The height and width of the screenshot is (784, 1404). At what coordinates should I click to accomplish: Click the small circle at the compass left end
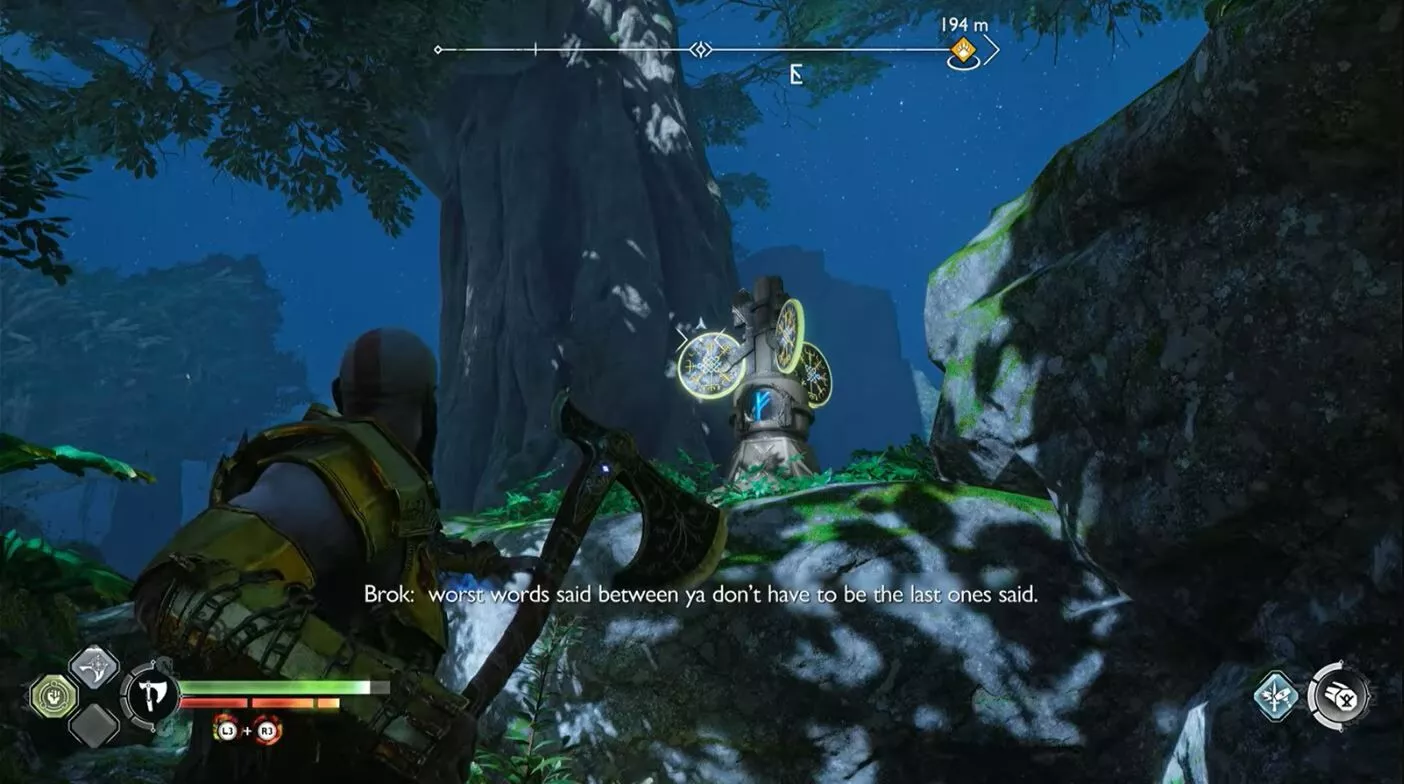[x=438, y=49]
